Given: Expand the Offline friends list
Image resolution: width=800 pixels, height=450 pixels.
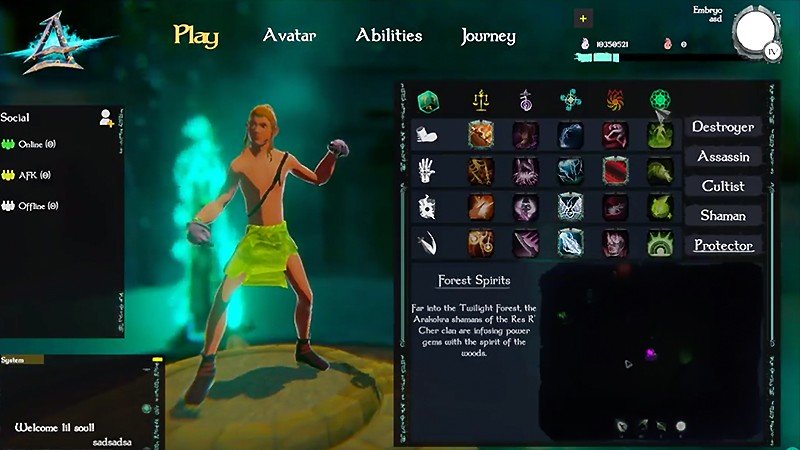Looking at the screenshot, I should click(x=36, y=206).
